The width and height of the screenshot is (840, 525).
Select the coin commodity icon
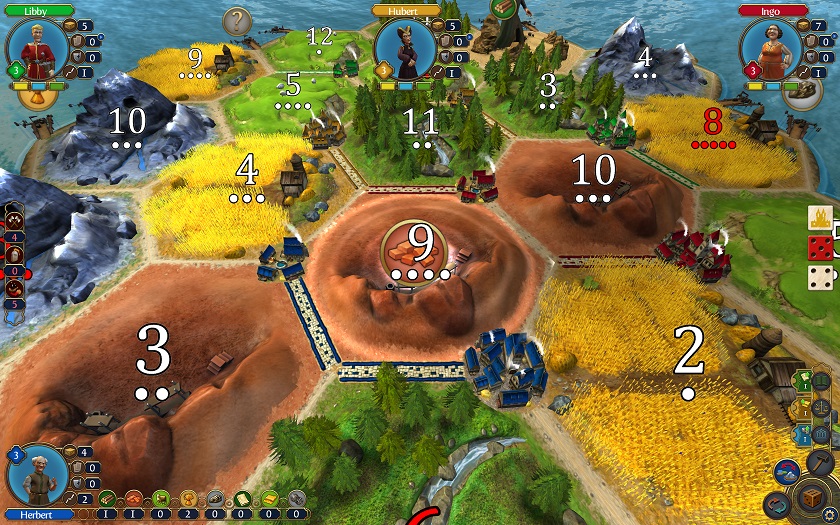pyautogui.click(x=296, y=499)
